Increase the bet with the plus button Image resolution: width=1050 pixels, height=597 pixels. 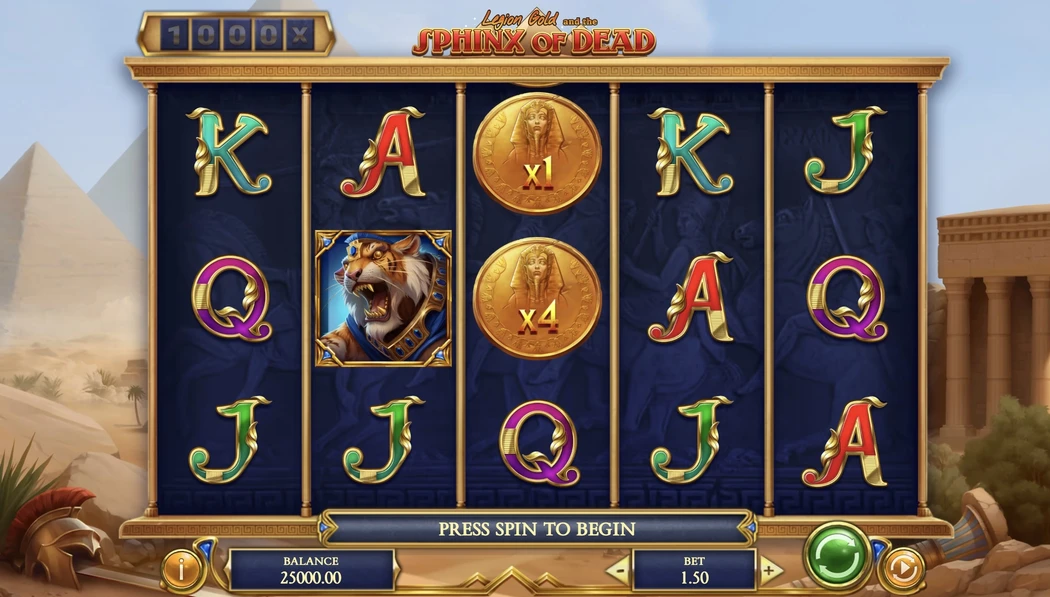[x=769, y=571]
